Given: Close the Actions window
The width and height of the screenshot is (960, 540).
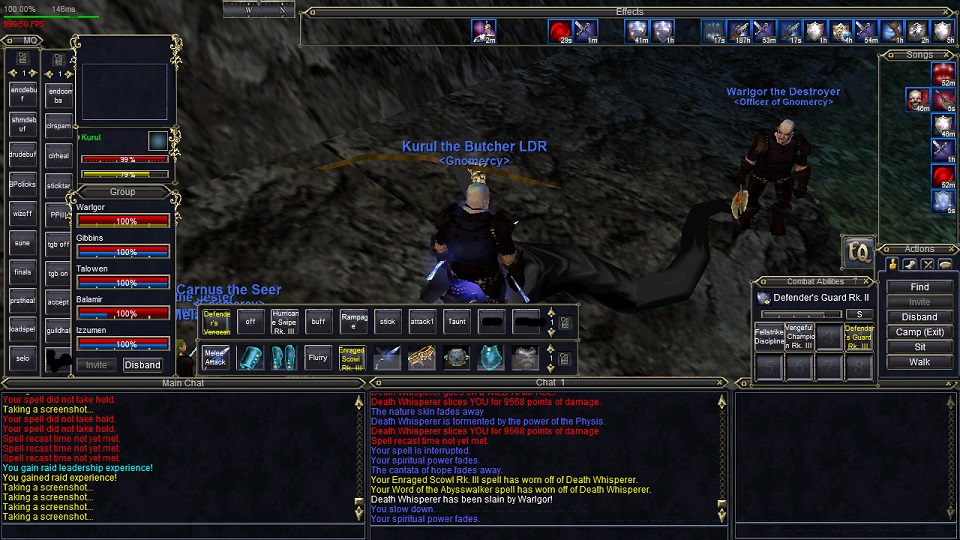Looking at the screenshot, I should [949, 249].
